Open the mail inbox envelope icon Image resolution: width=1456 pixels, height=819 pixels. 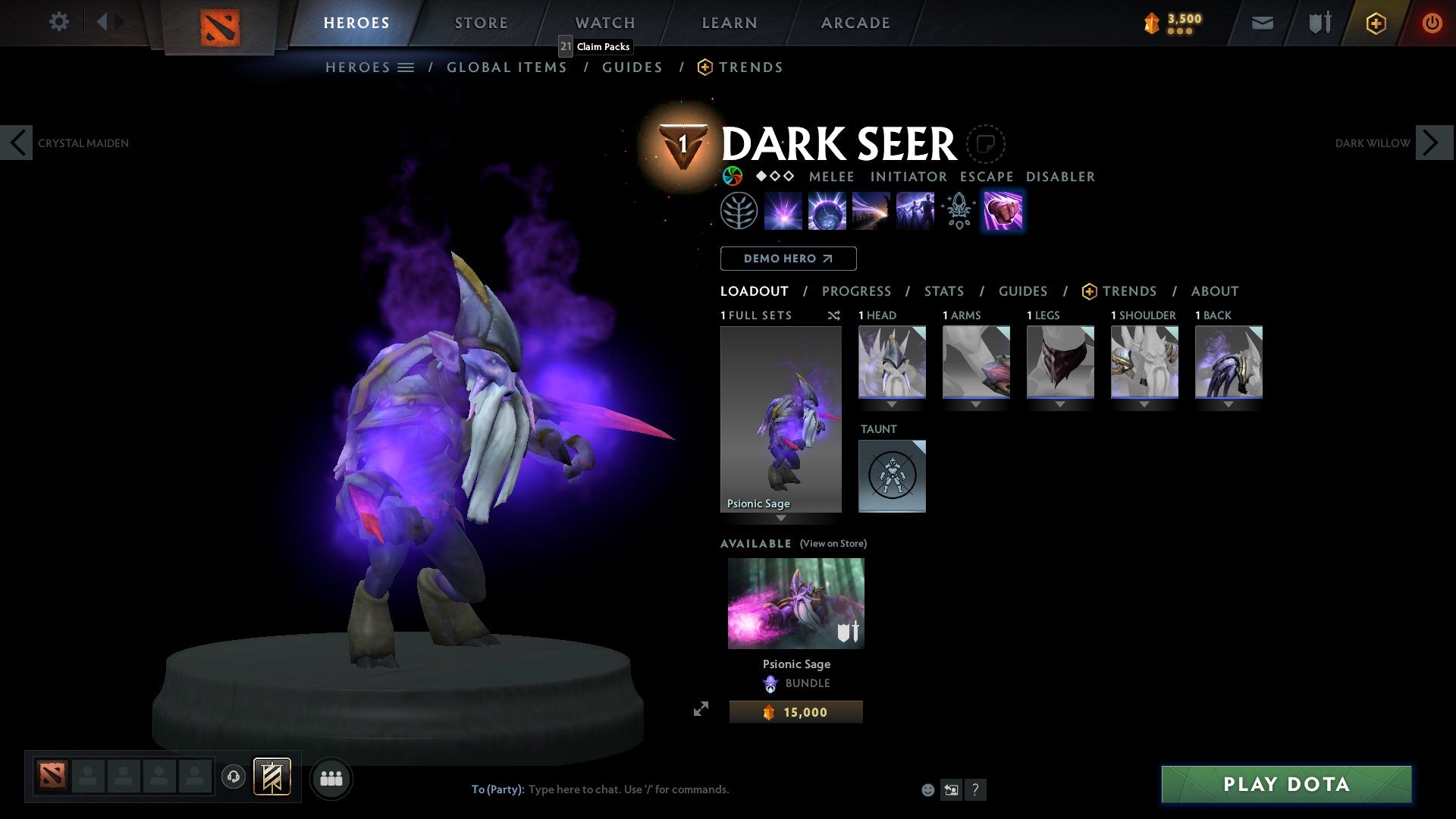pos(1263,23)
